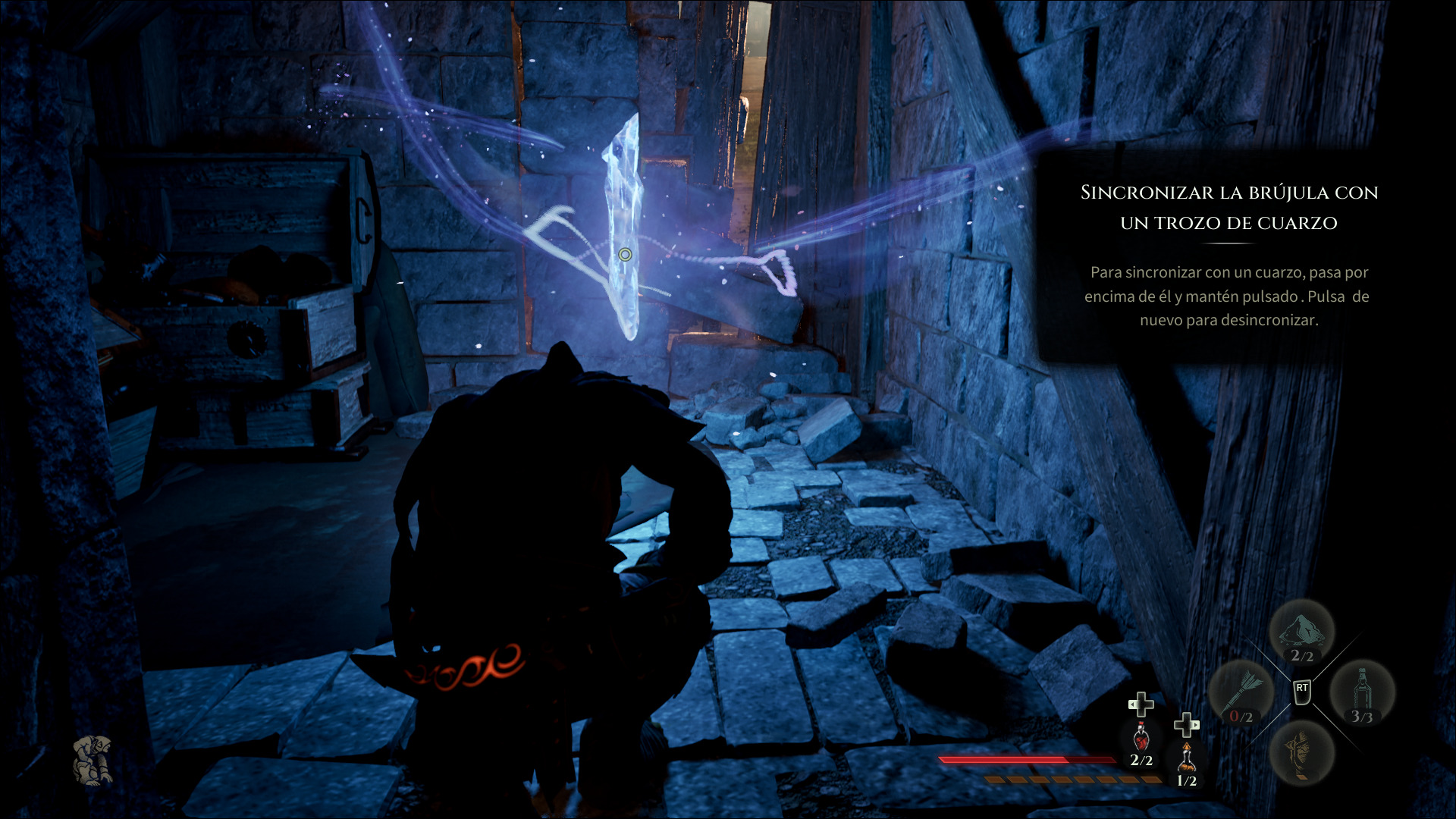Pick the glass bottle item slot

pyautogui.click(x=1362, y=694)
